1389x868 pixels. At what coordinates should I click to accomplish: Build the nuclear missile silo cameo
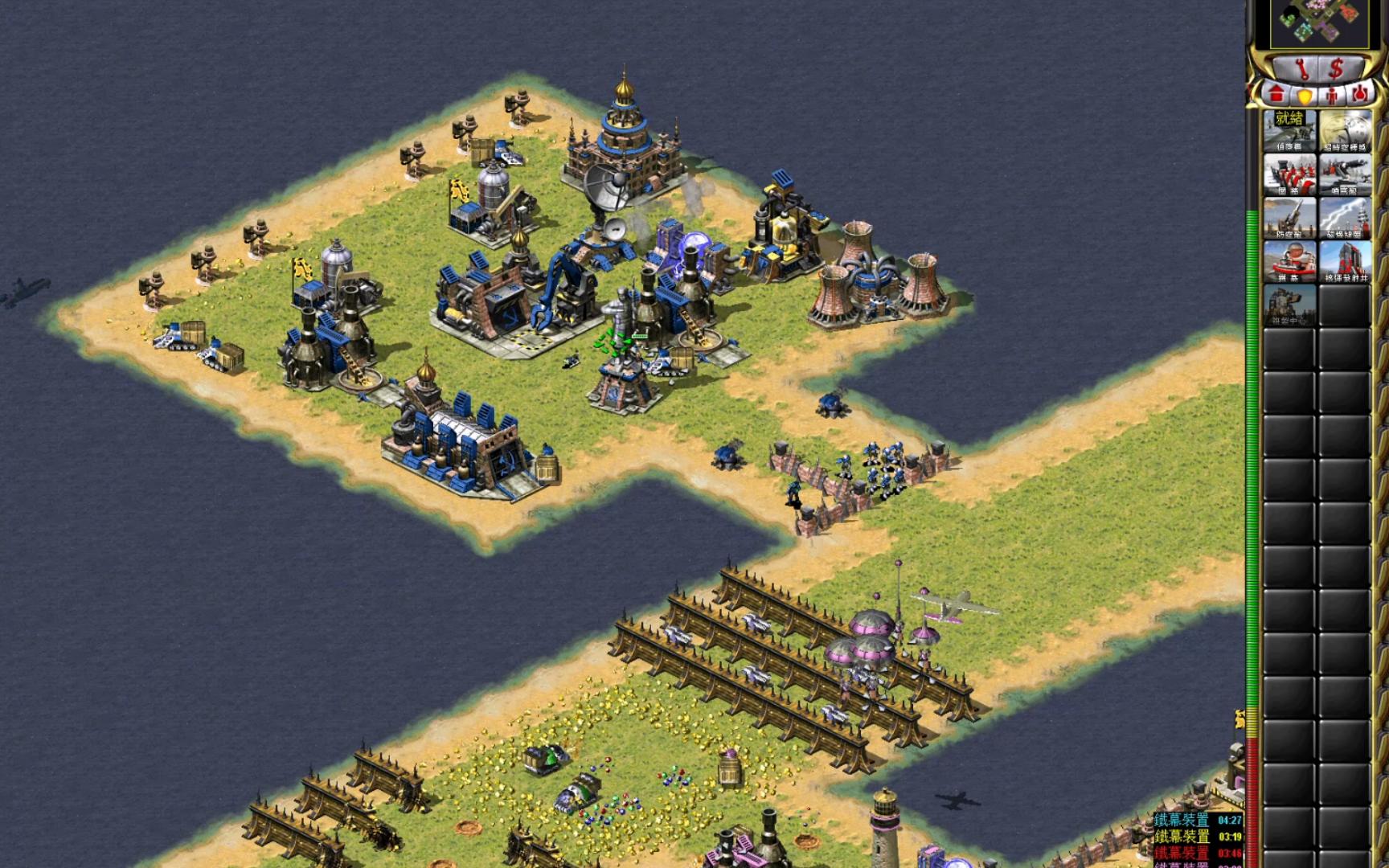pyautogui.click(x=1345, y=261)
